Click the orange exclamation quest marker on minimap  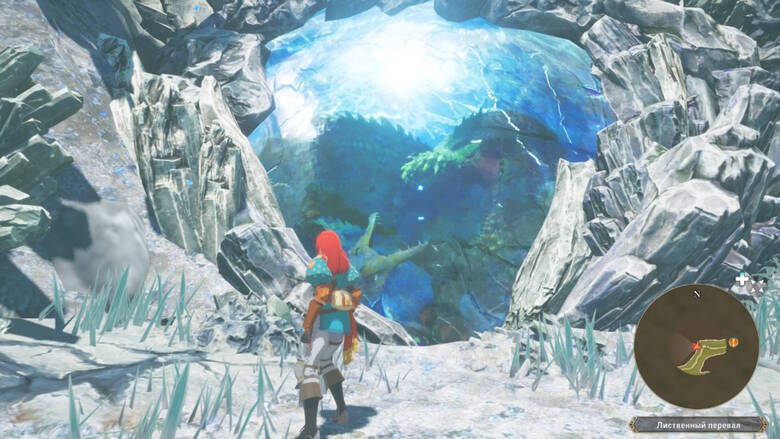pyautogui.click(x=733, y=342)
